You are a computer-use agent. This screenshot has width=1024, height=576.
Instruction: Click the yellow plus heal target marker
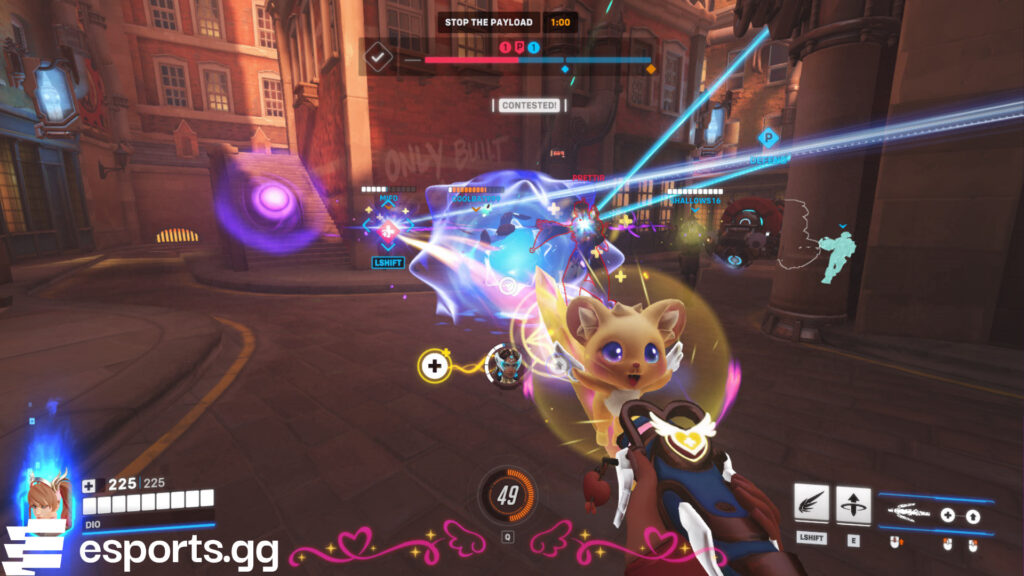(x=433, y=366)
